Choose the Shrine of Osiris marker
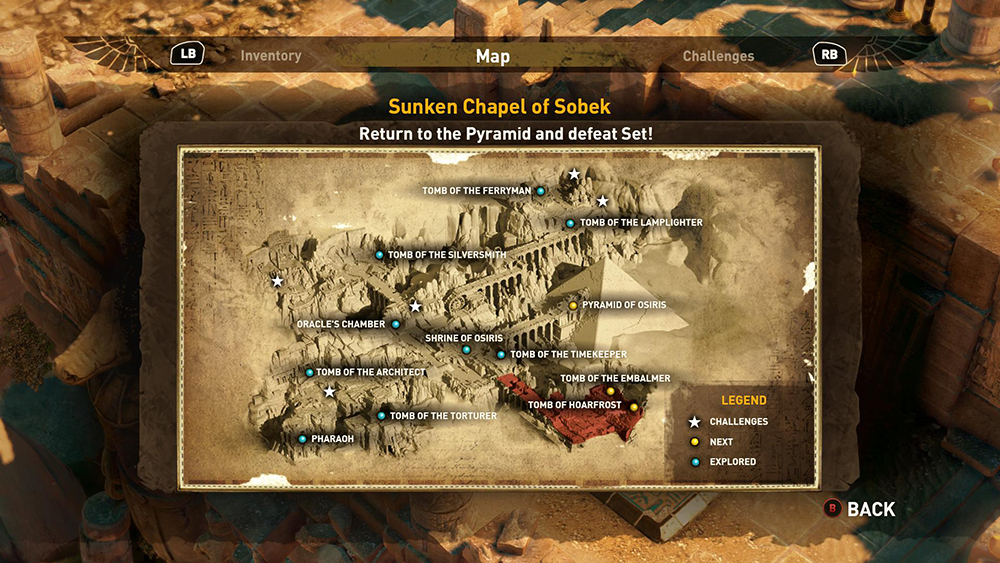The height and width of the screenshot is (563, 1000). [x=466, y=350]
